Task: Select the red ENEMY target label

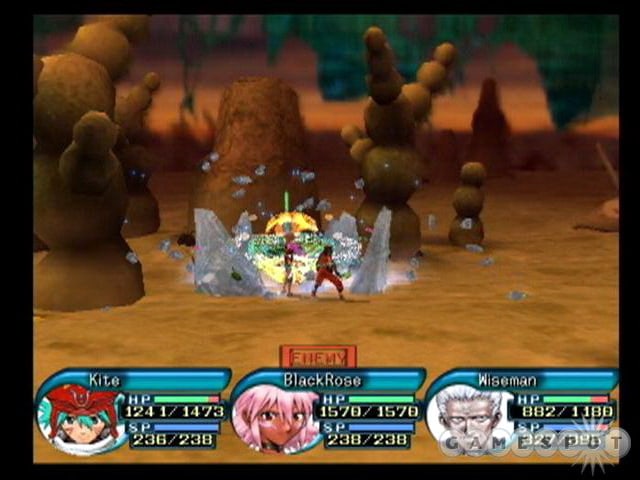Action: click(x=318, y=356)
